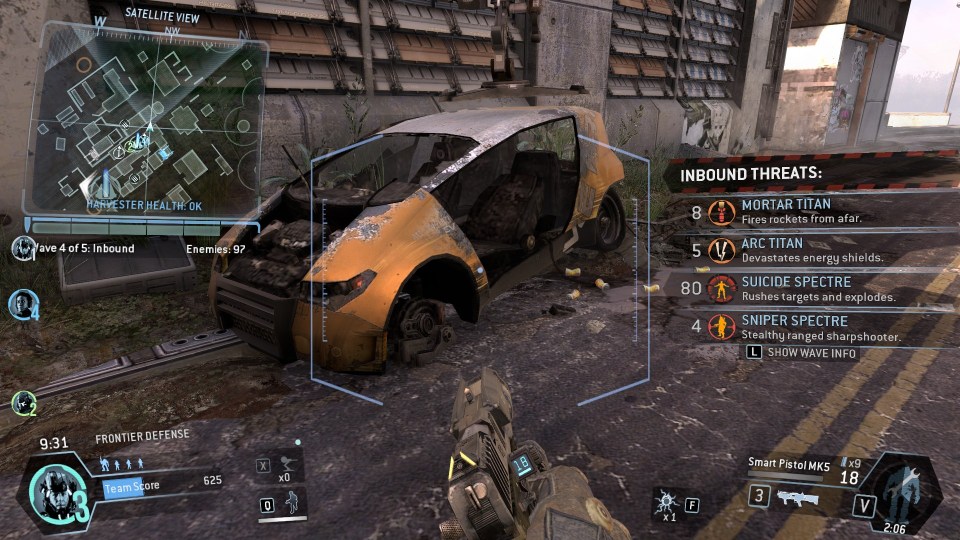Select the Smart Pistol MK5 weapon label
This screenshot has height=540, width=960.
point(788,462)
